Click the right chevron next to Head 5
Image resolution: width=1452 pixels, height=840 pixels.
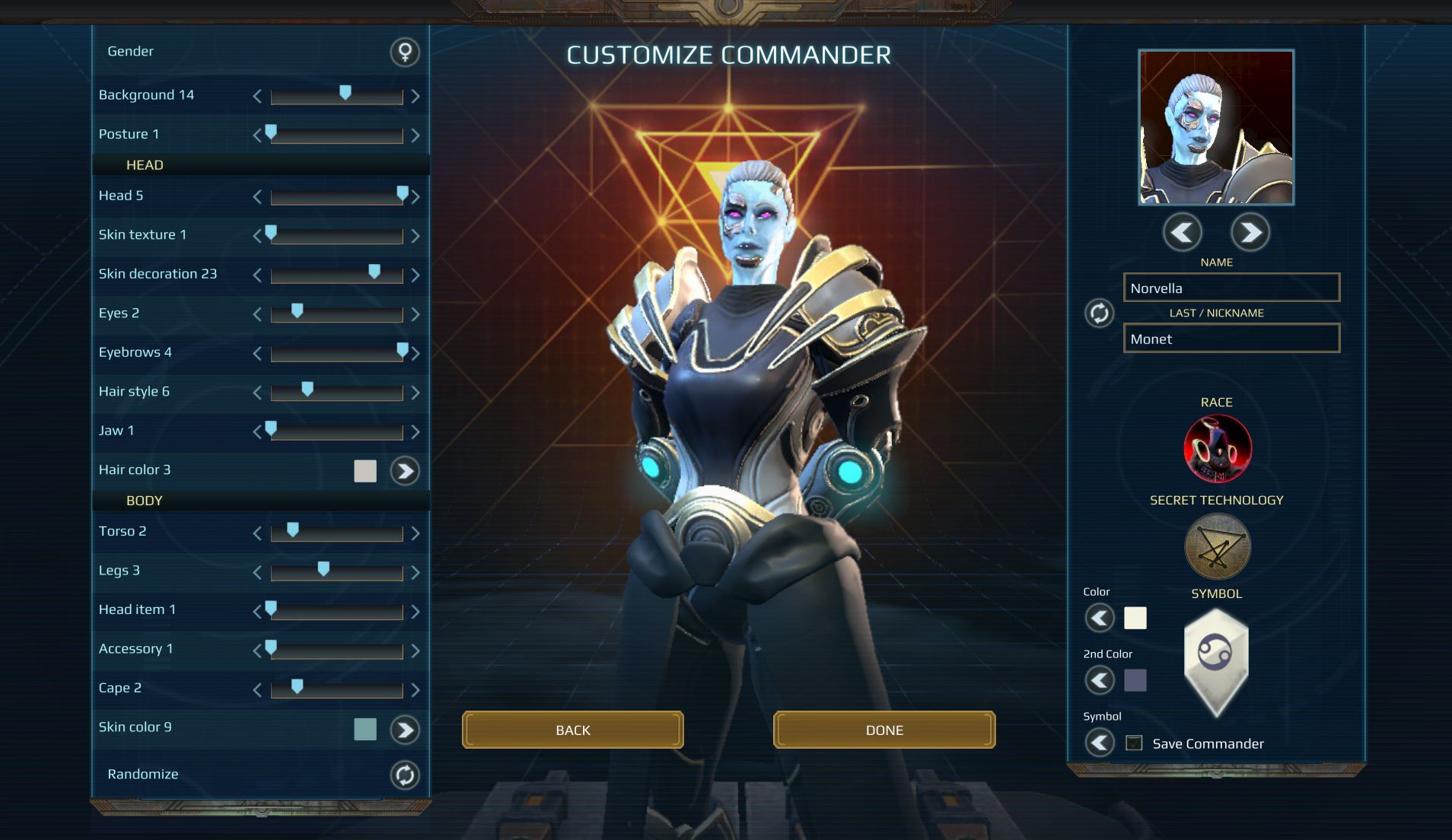pyautogui.click(x=416, y=196)
